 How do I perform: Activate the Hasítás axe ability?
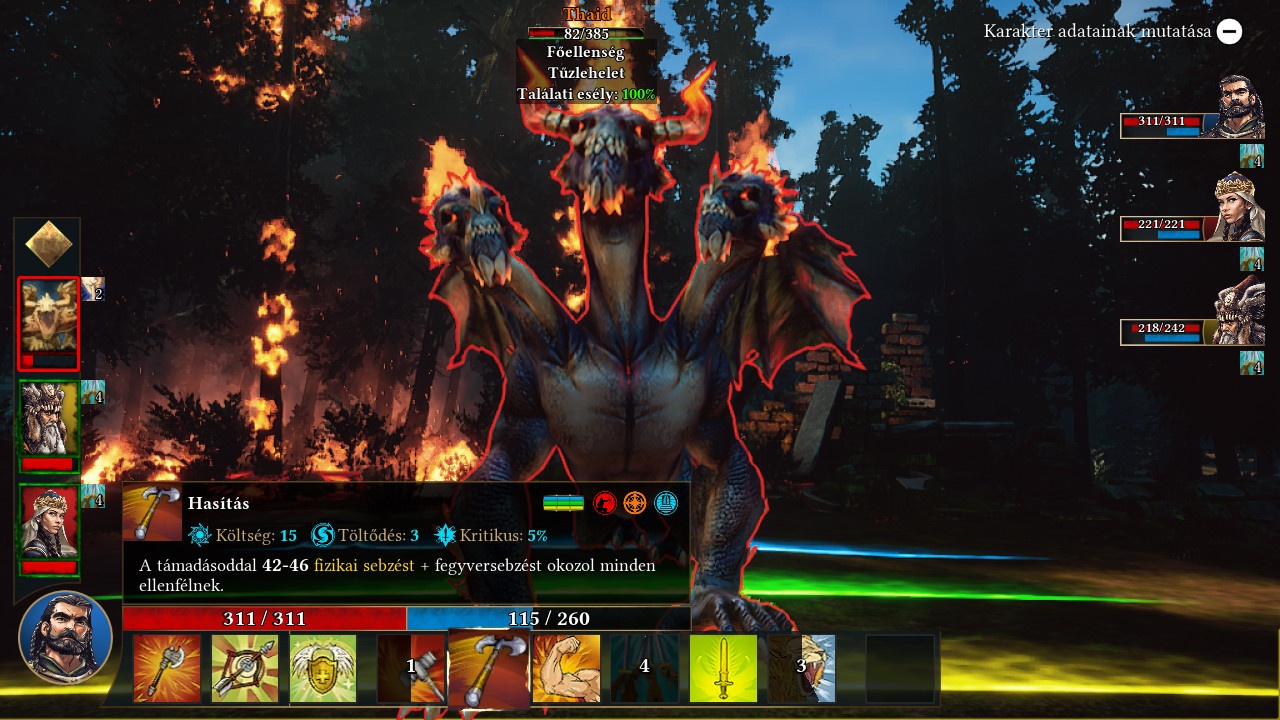coord(489,668)
